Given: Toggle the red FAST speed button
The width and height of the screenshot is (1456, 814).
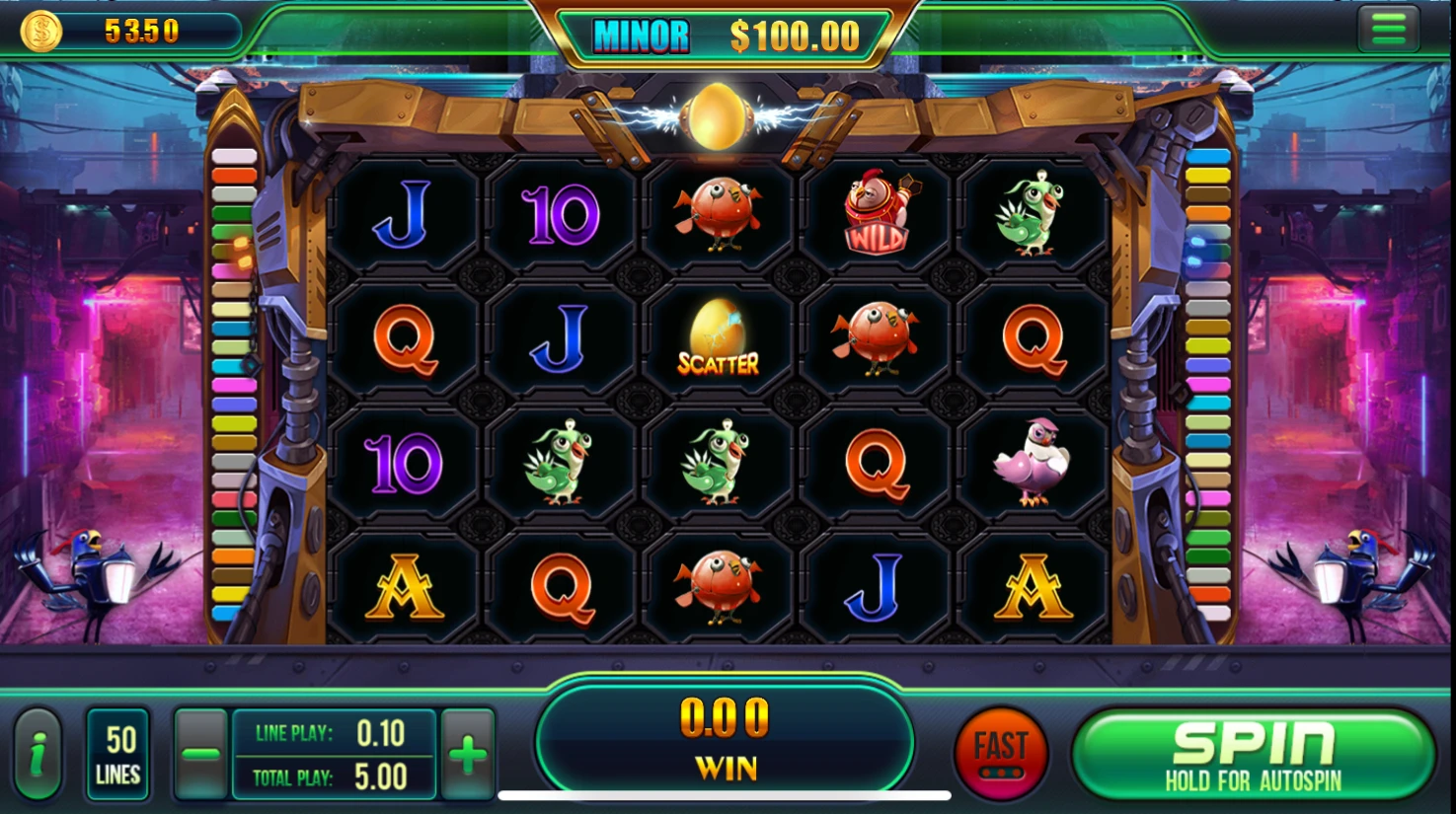Looking at the screenshot, I should tap(1001, 755).
